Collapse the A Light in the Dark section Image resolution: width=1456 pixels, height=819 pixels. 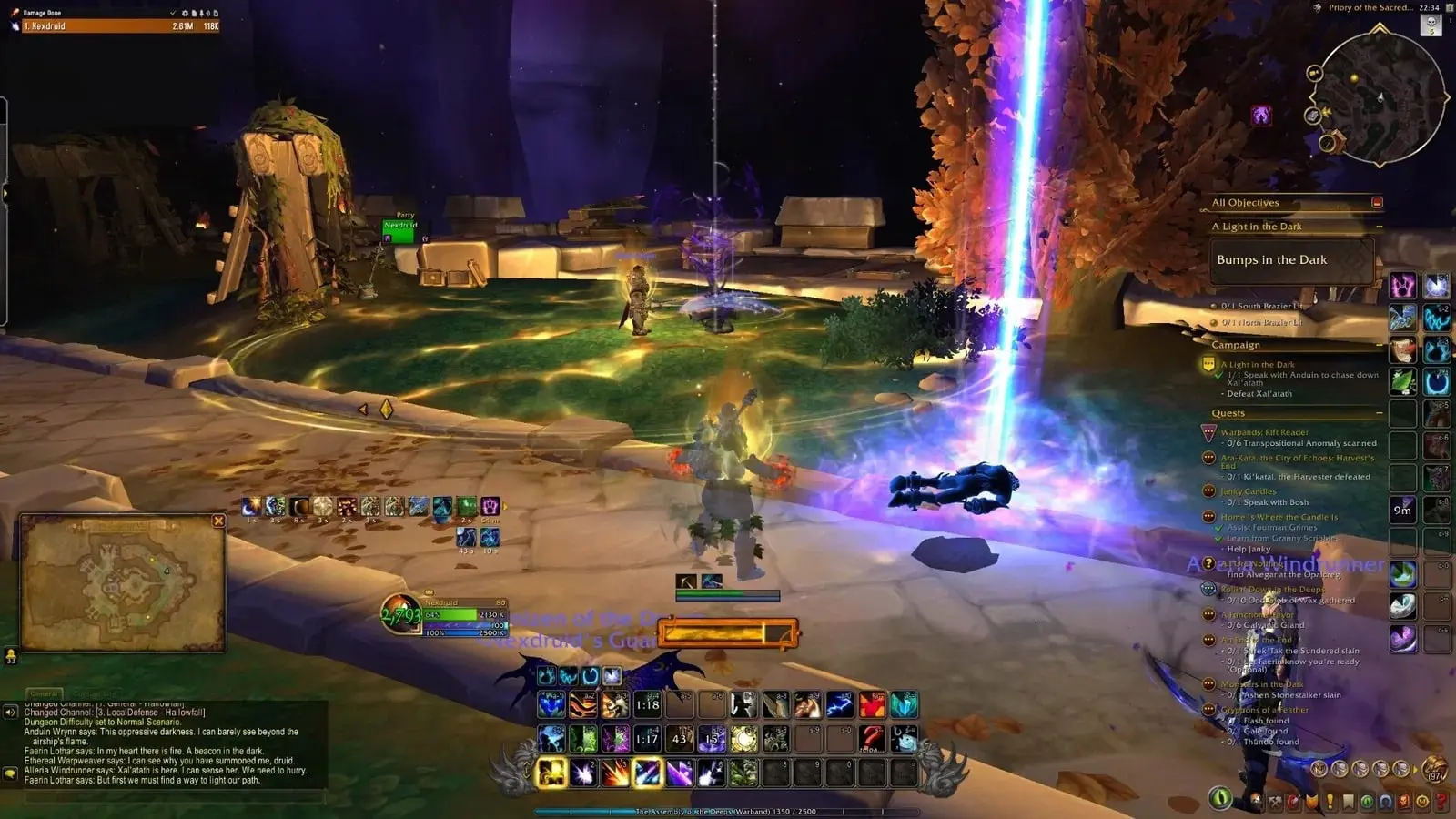[1378, 227]
